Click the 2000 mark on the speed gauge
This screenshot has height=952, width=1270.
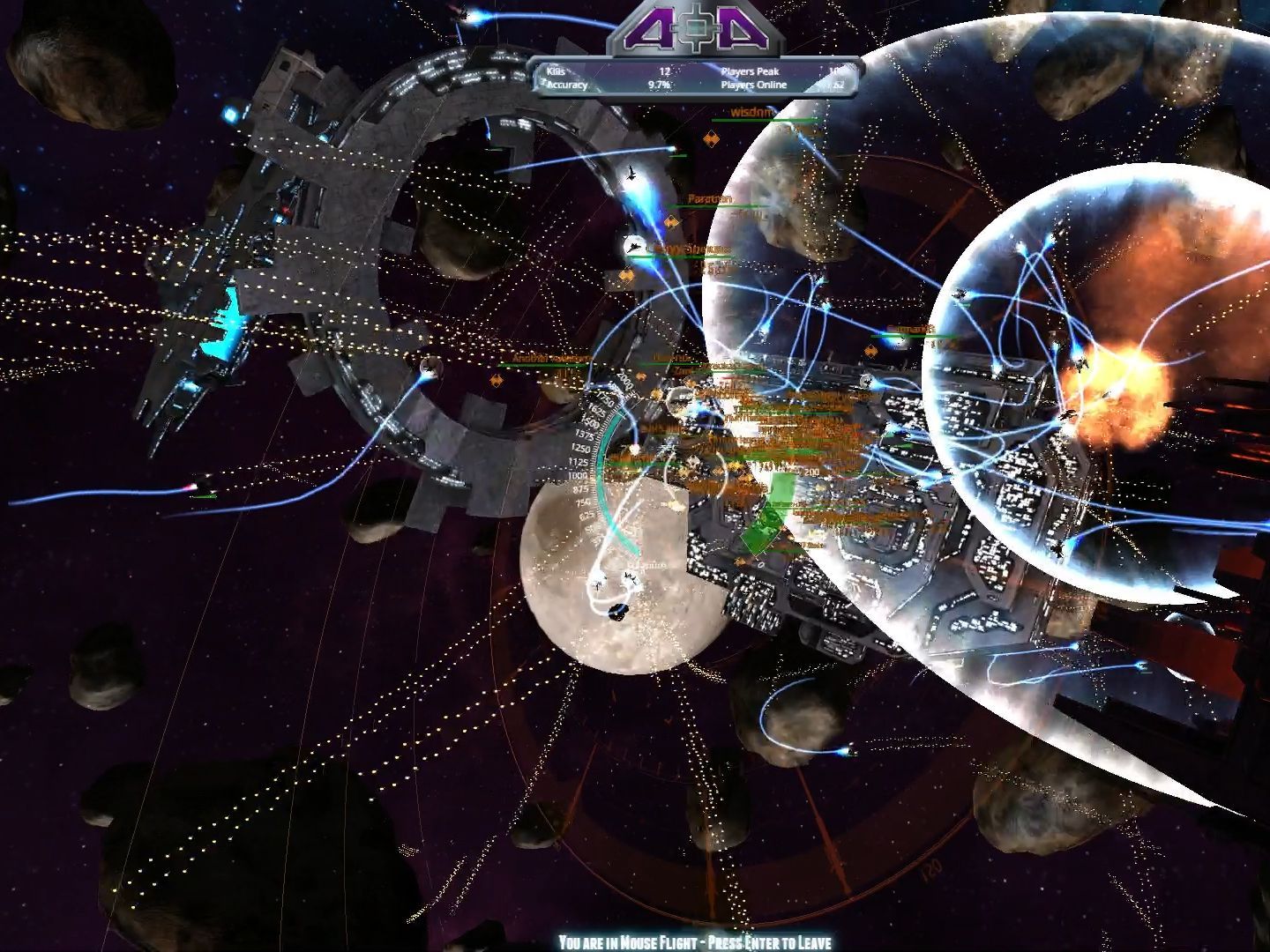624,380
